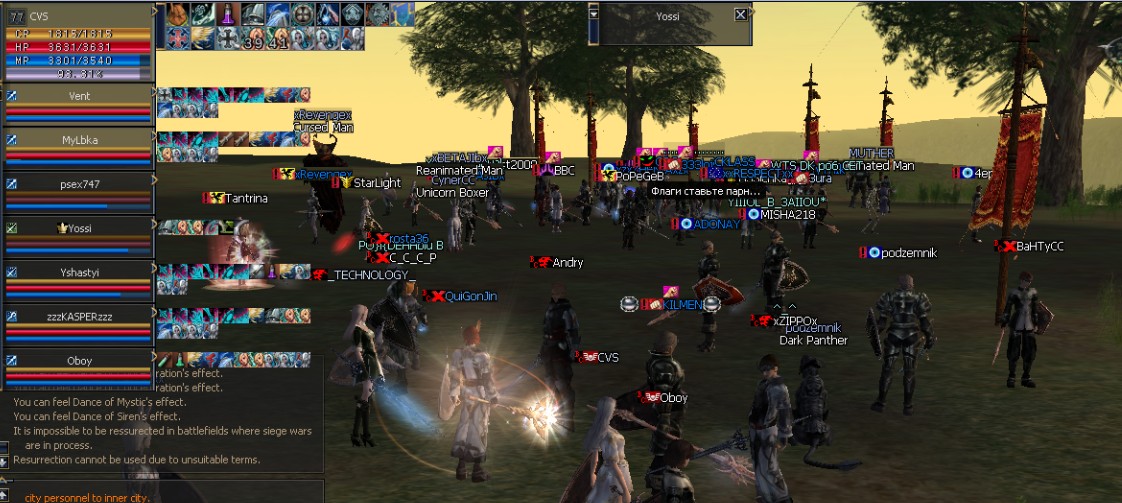Target party member psex747
Image resolution: width=1122 pixels, height=503 pixels.
tap(79, 185)
